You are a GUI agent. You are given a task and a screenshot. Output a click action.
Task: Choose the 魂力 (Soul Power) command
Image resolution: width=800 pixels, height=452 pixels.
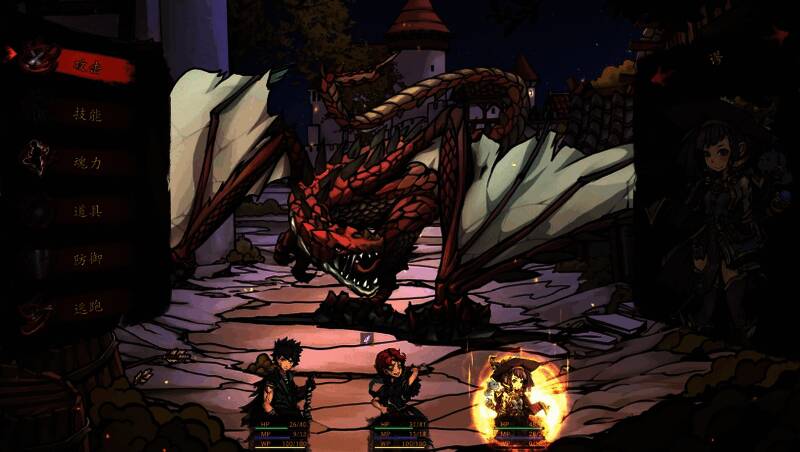[x=88, y=161]
